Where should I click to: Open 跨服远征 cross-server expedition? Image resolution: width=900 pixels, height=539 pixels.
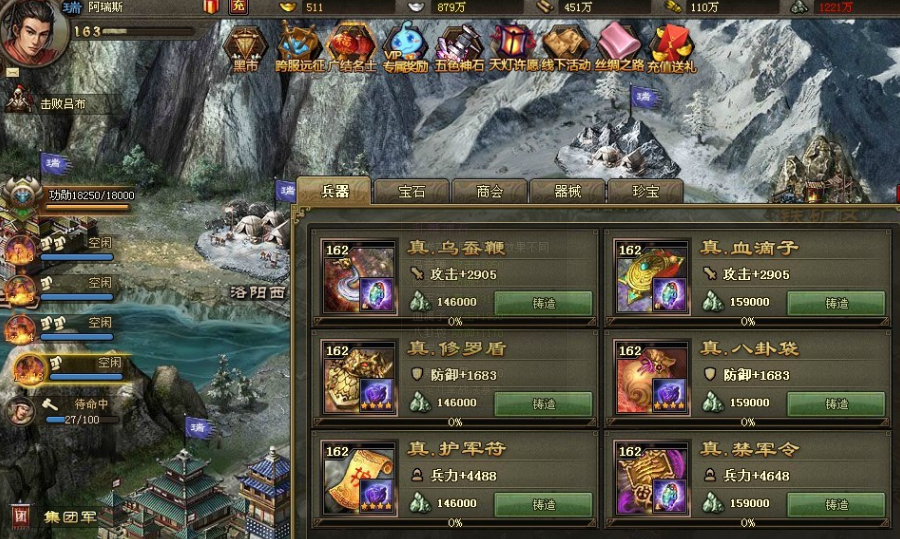click(x=299, y=48)
